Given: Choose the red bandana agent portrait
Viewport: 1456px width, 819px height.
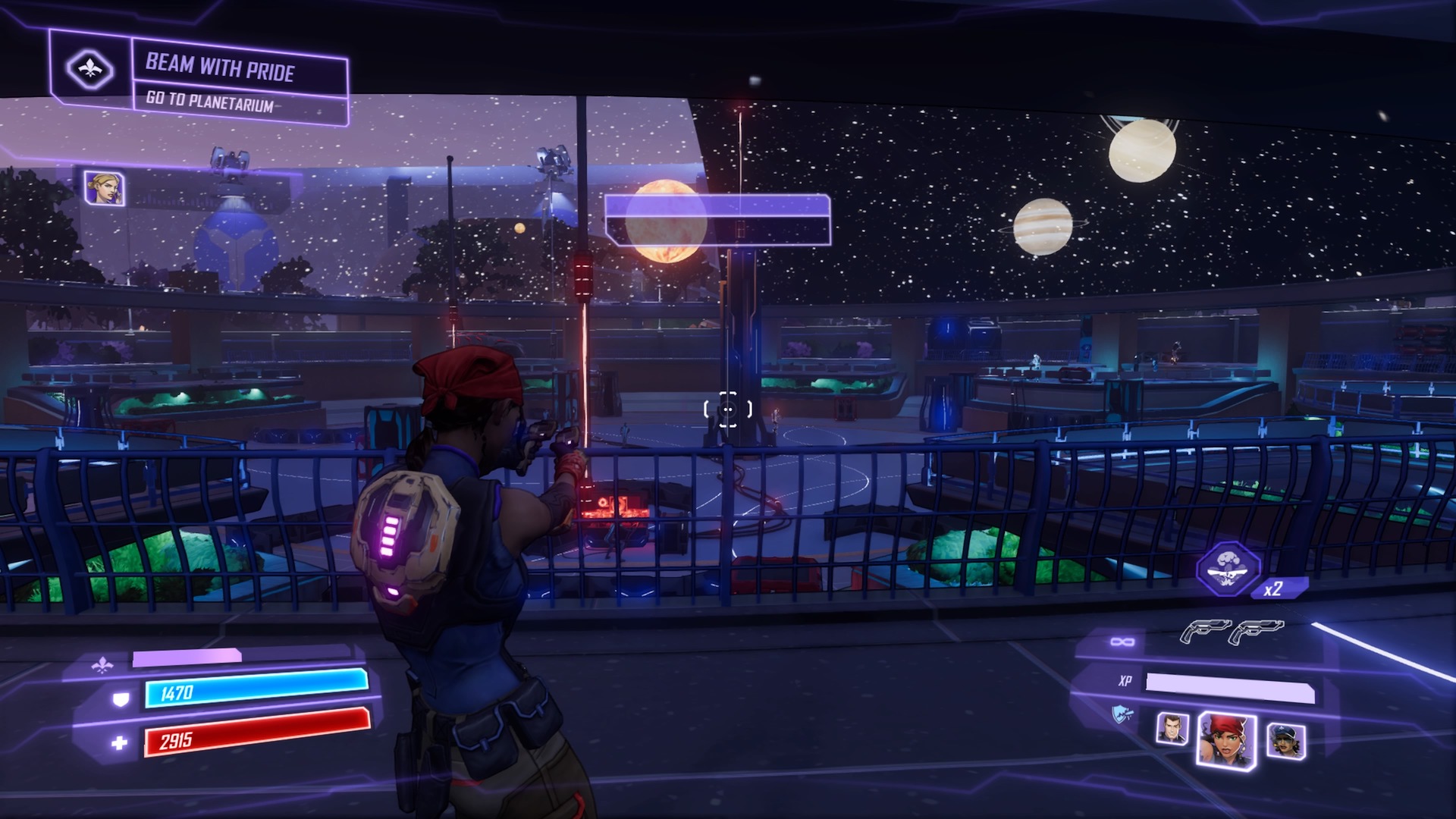Looking at the screenshot, I should coord(1225,740).
